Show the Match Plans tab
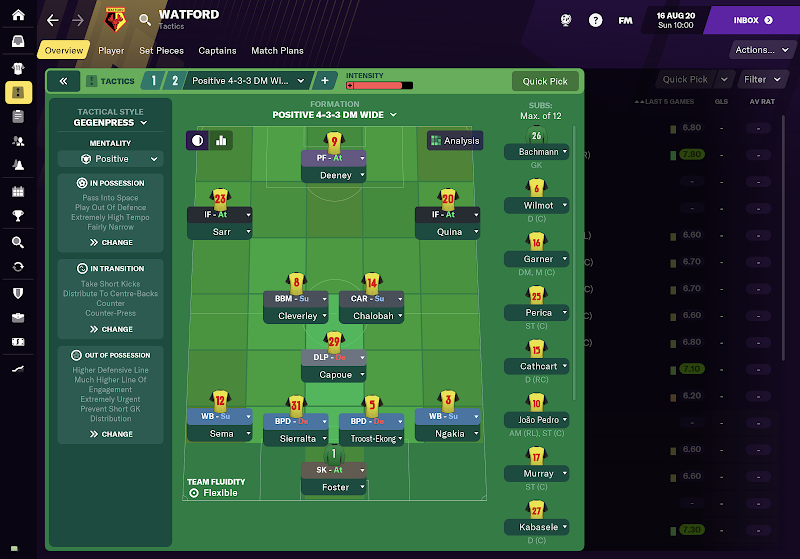Viewport: 800px width, 559px height. [277, 51]
